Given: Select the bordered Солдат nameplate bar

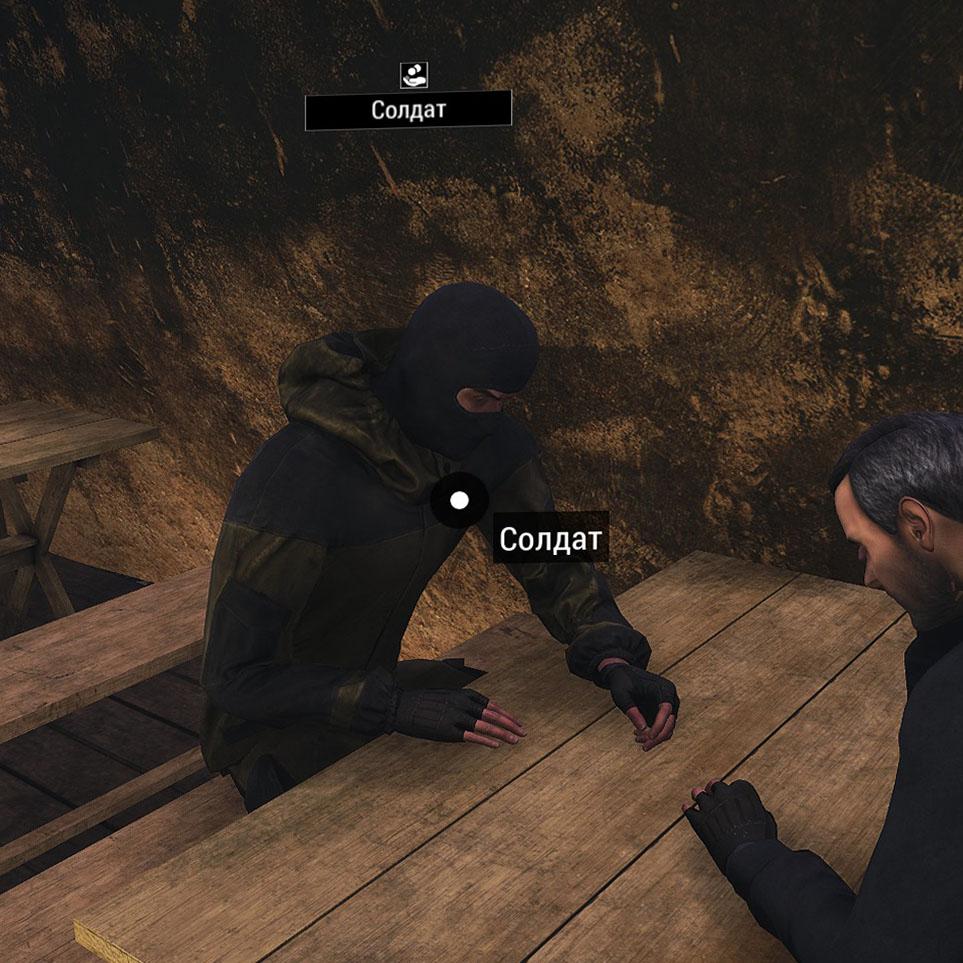Looking at the screenshot, I should [x=408, y=110].
